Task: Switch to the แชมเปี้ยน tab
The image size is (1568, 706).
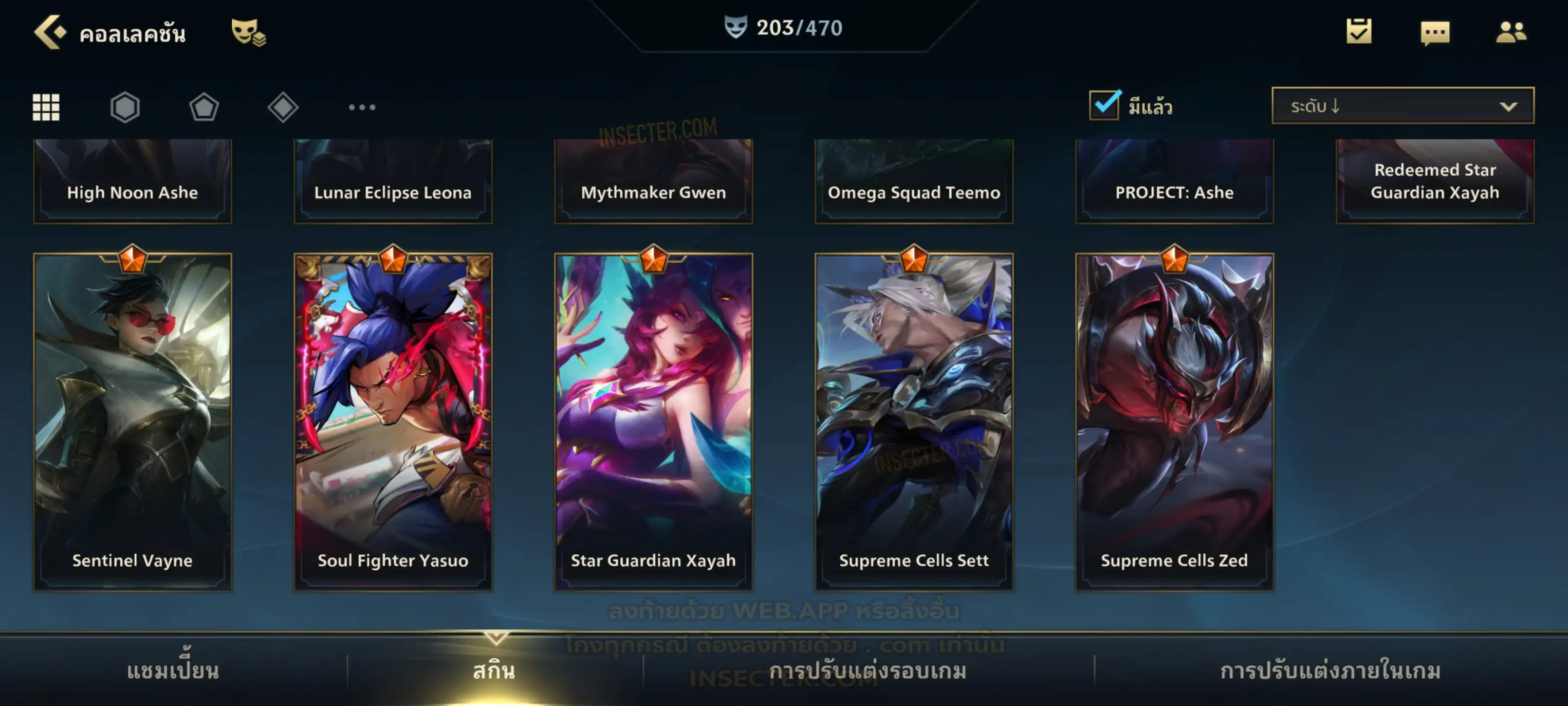Action: pos(173,671)
